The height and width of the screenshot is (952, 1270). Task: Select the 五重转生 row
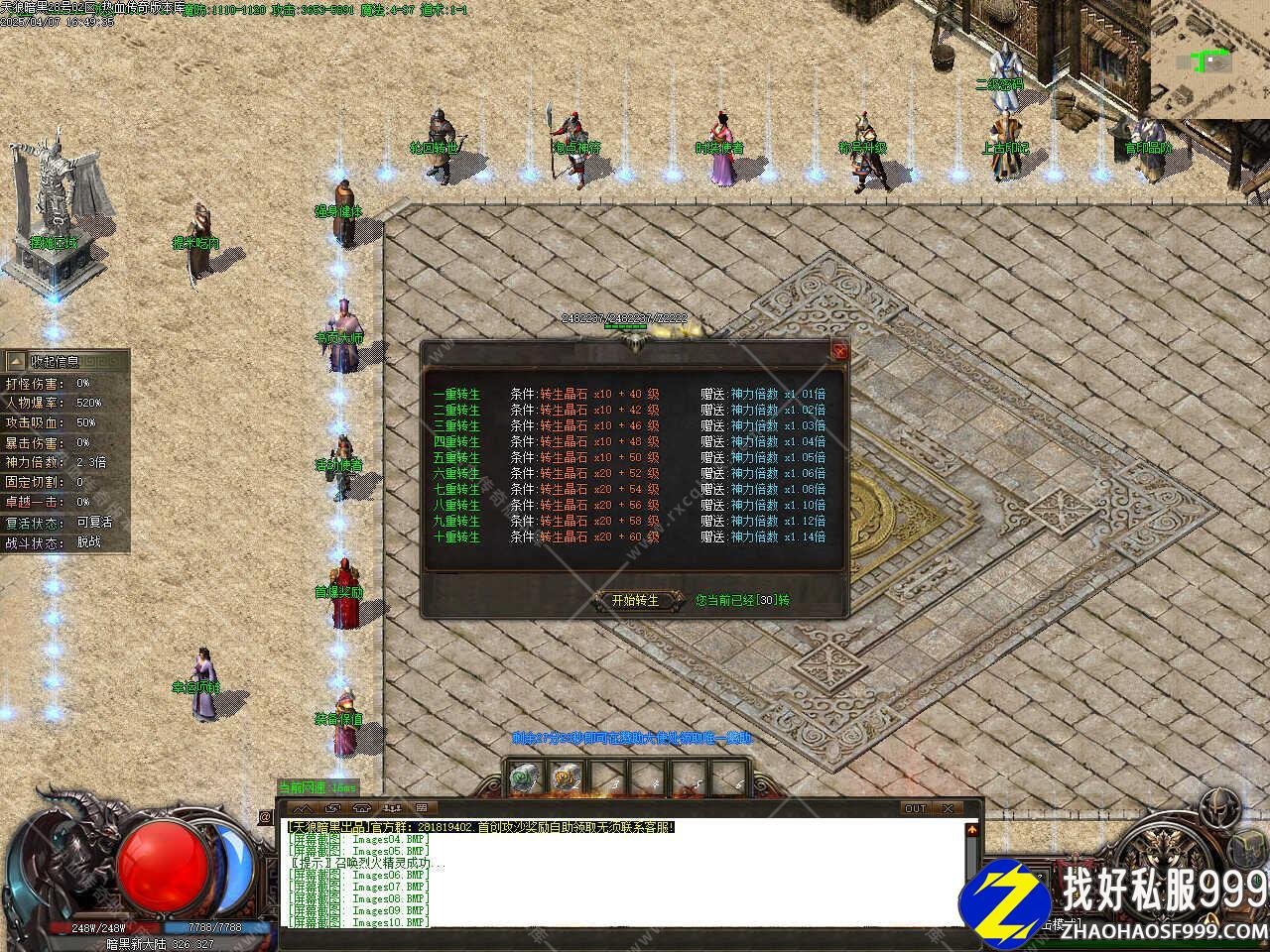tap(456, 457)
